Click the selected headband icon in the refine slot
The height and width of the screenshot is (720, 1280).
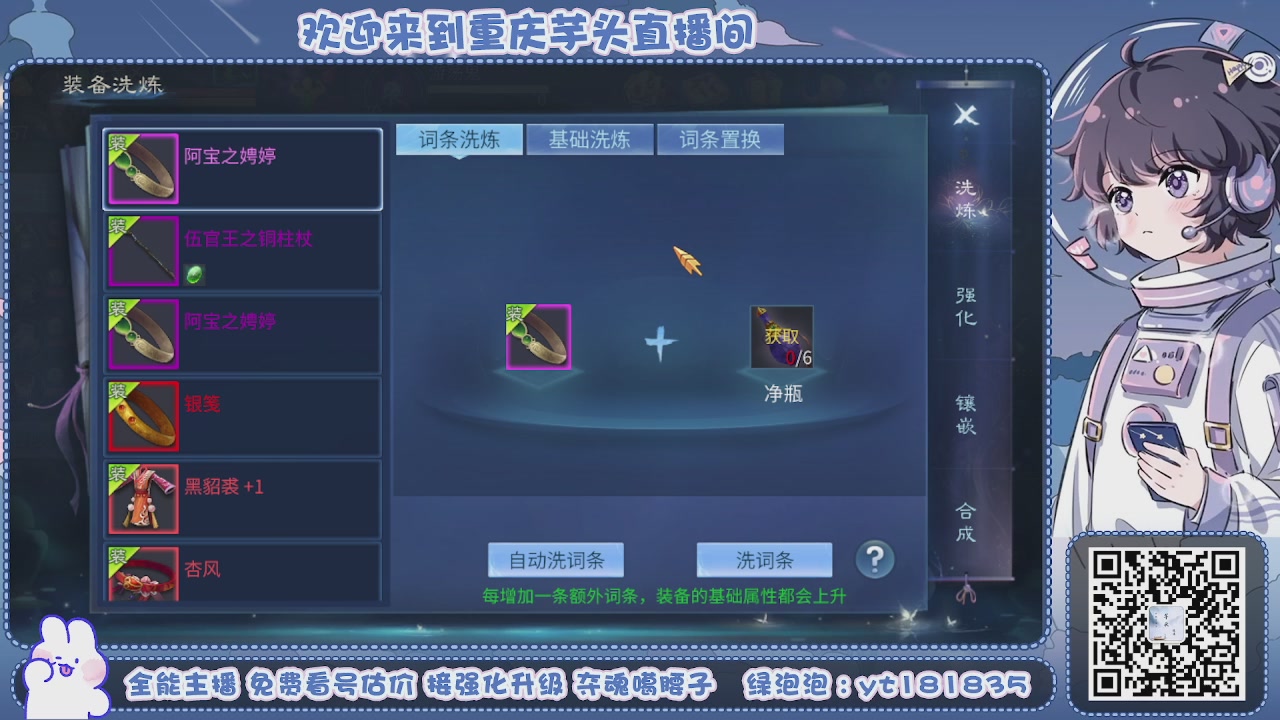[x=539, y=338]
